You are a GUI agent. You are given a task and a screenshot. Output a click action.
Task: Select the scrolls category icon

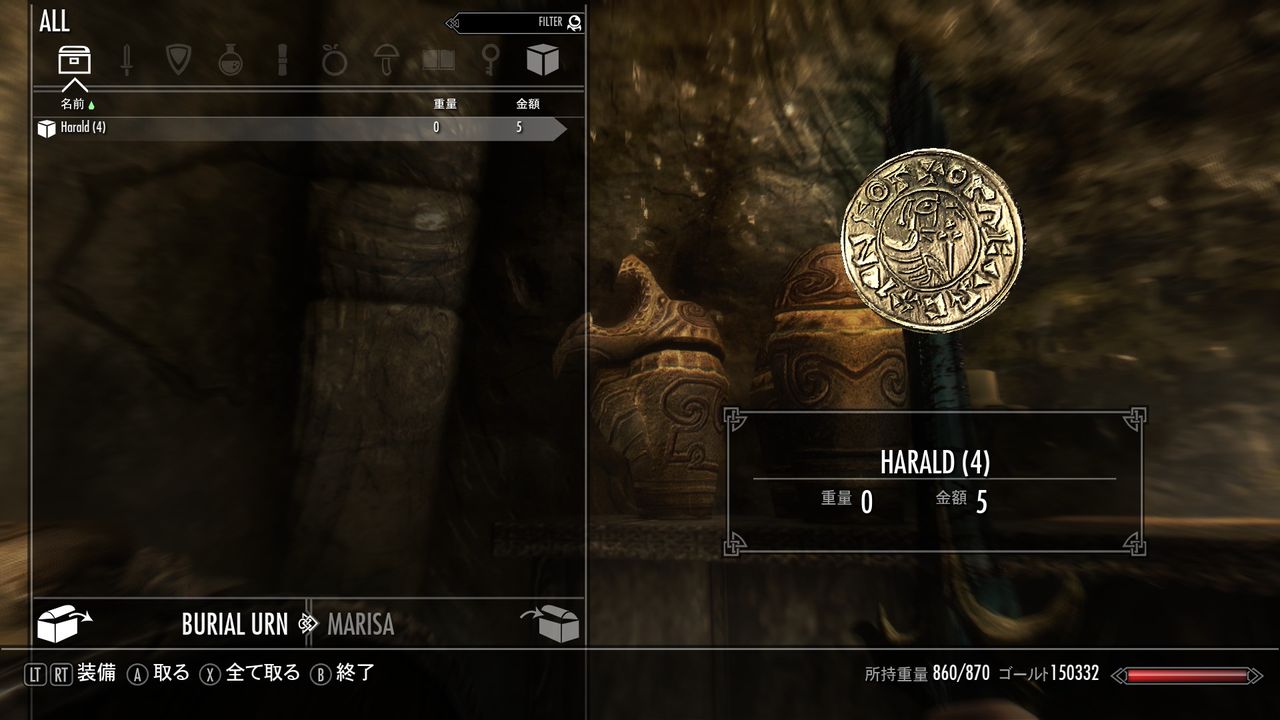281,60
